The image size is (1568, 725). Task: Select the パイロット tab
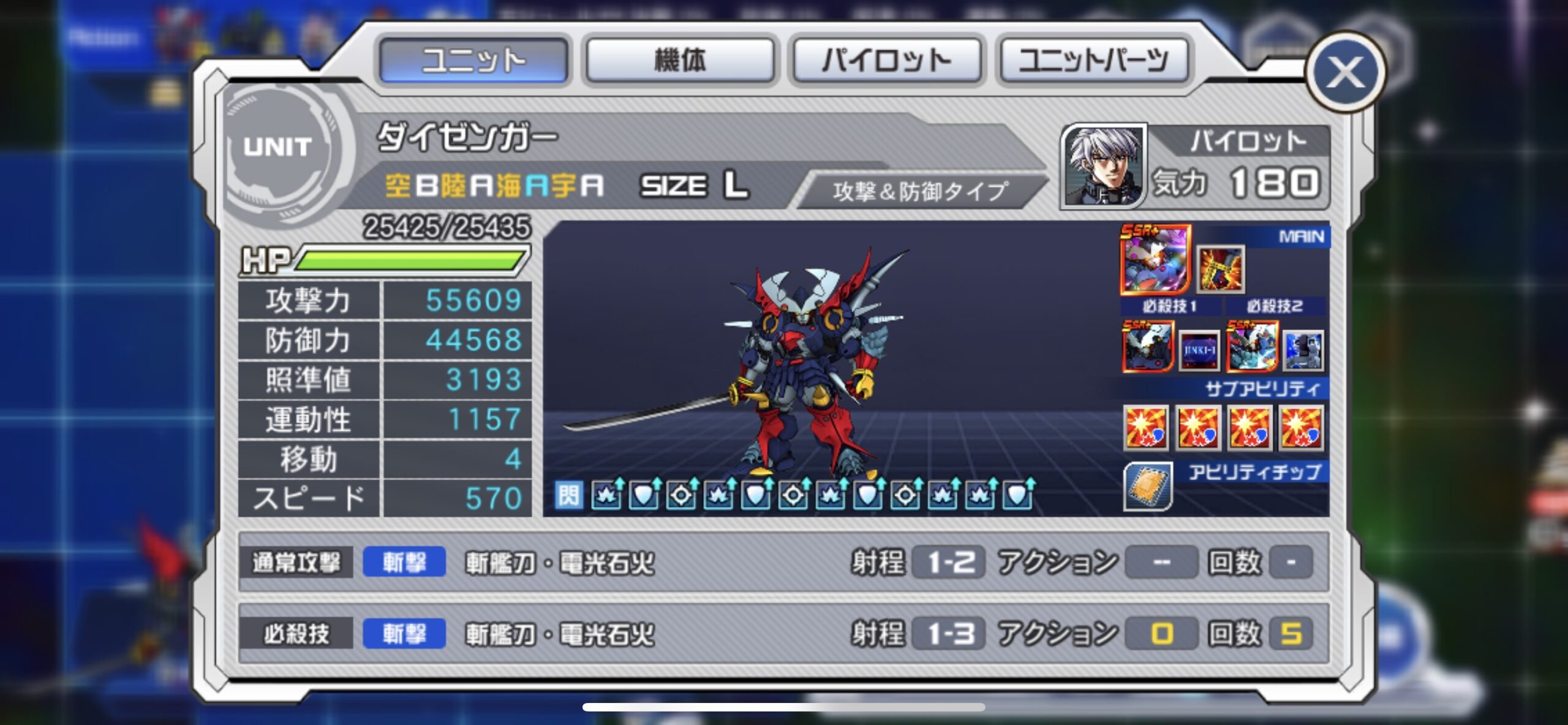pyautogui.click(x=887, y=60)
